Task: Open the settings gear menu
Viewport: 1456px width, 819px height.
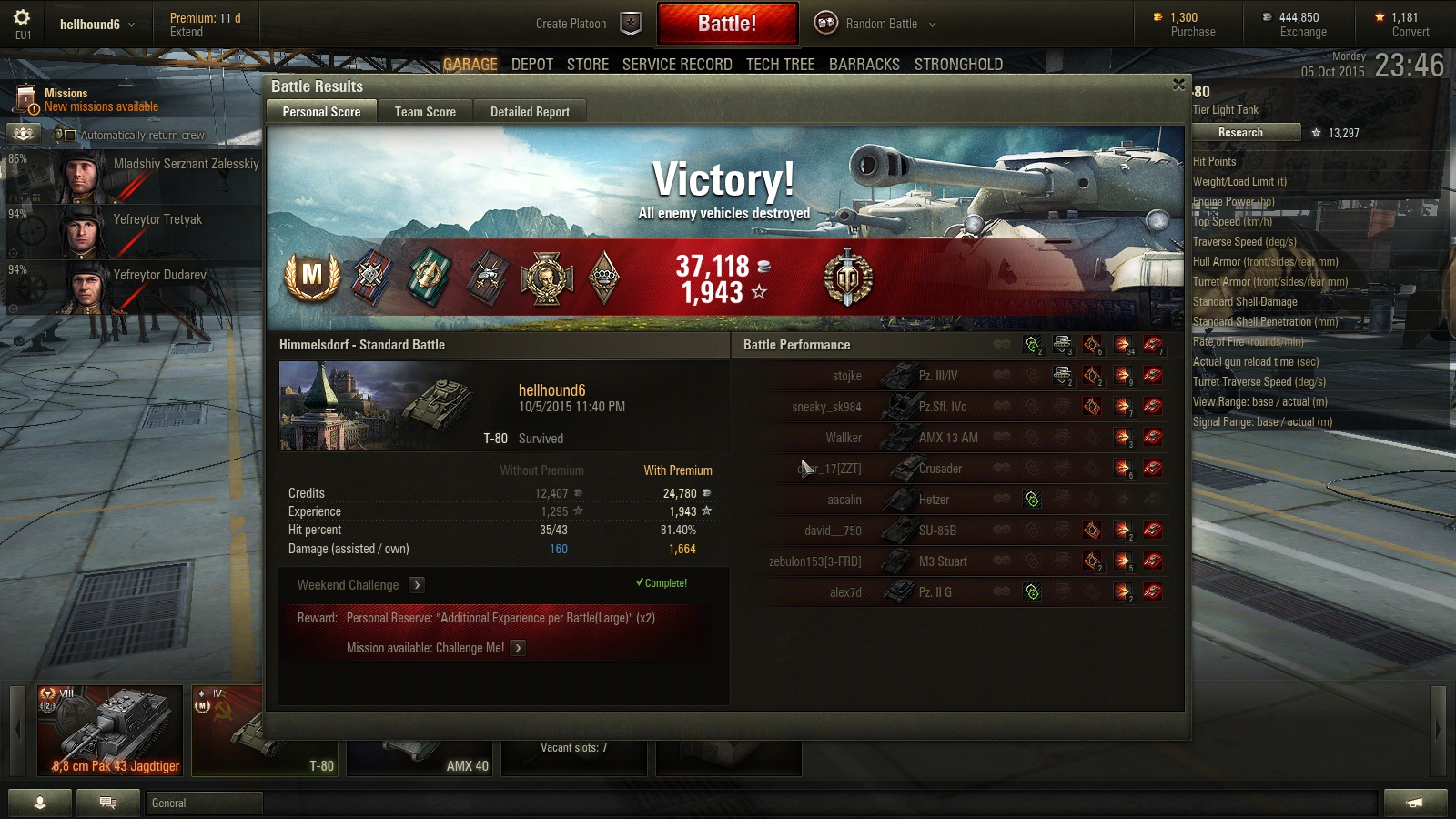Action: [22, 18]
